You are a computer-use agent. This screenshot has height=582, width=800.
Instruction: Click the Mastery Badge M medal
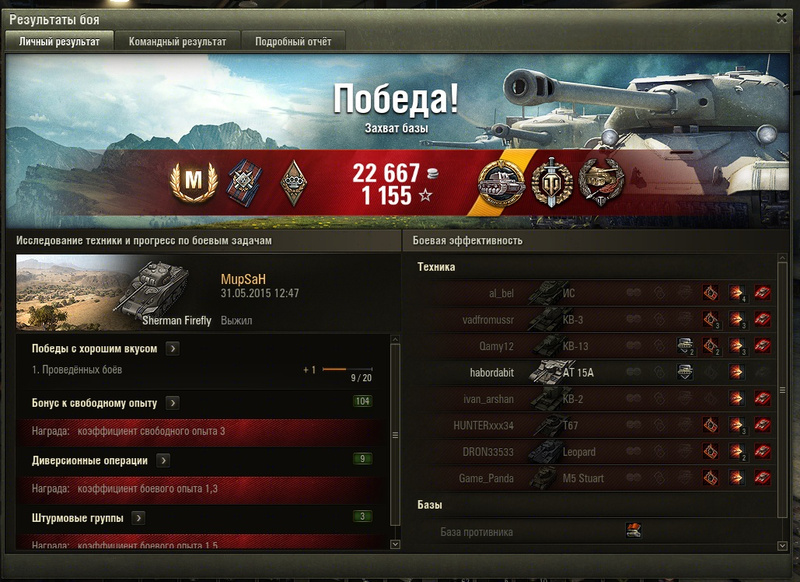tap(188, 180)
